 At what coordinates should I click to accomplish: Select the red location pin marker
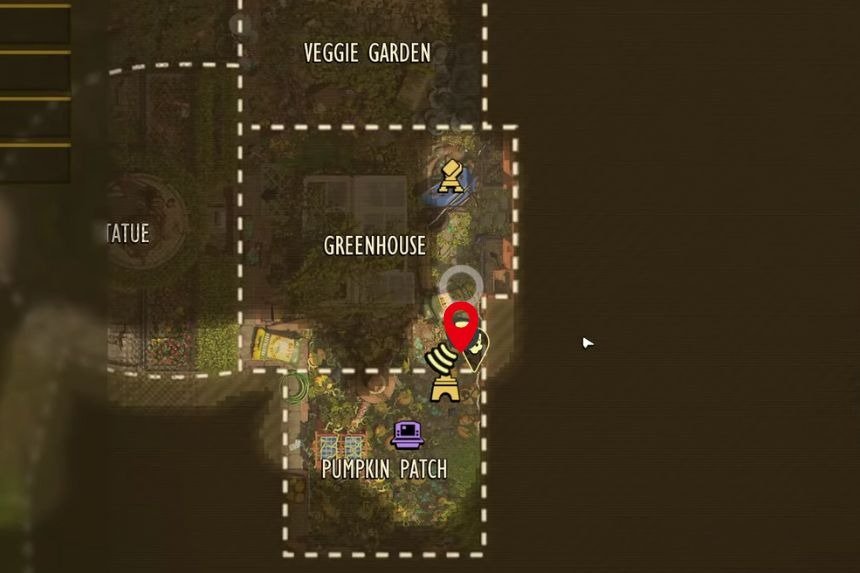click(460, 324)
